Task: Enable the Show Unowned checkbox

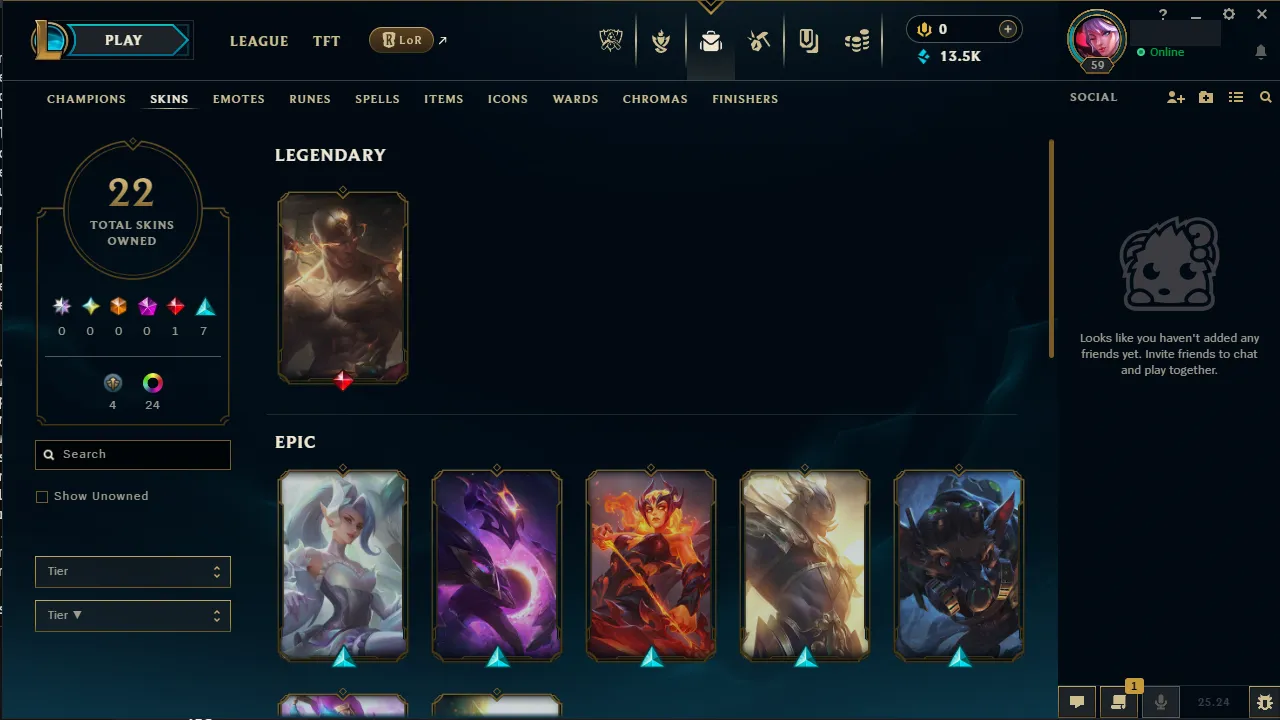Action: pyautogui.click(x=41, y=496)
